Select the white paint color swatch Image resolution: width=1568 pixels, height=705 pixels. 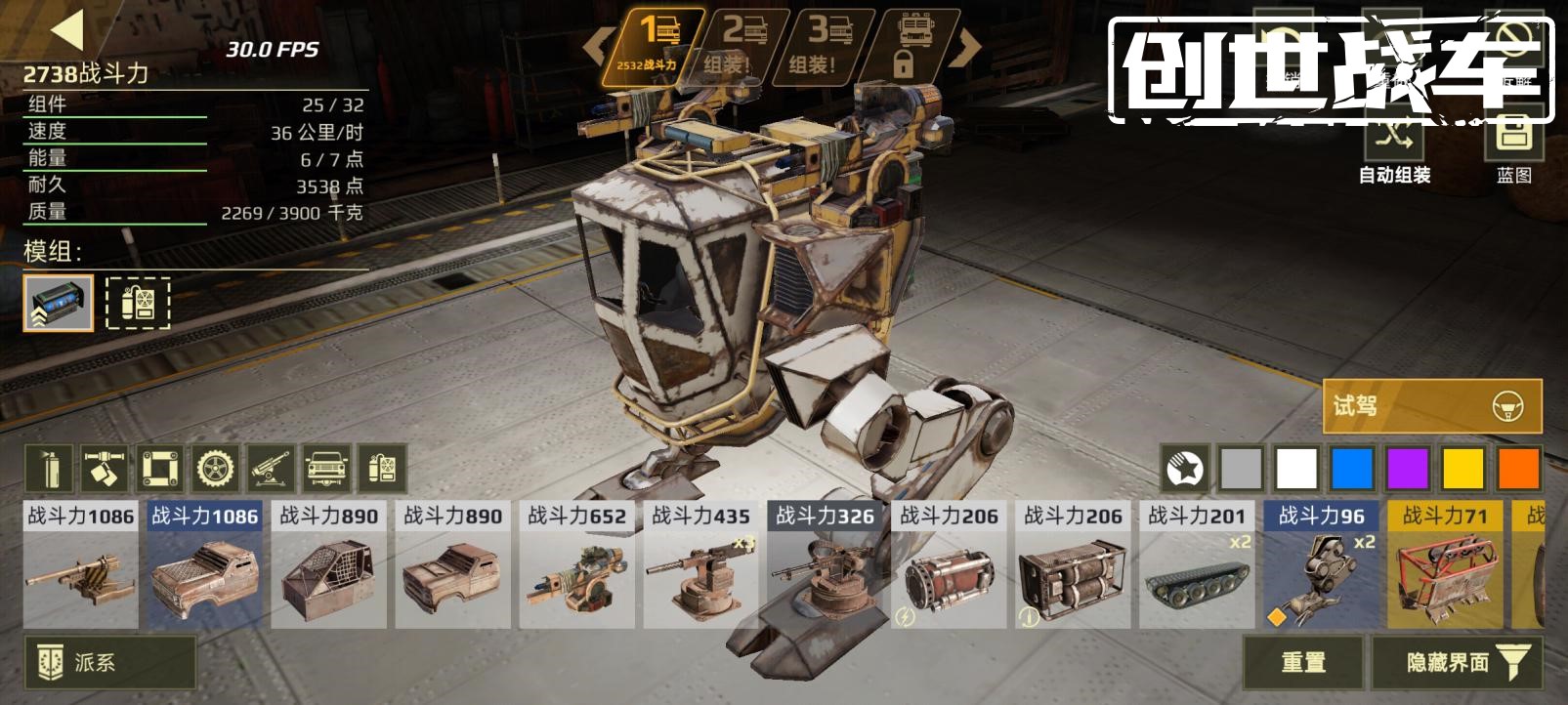1297,469
